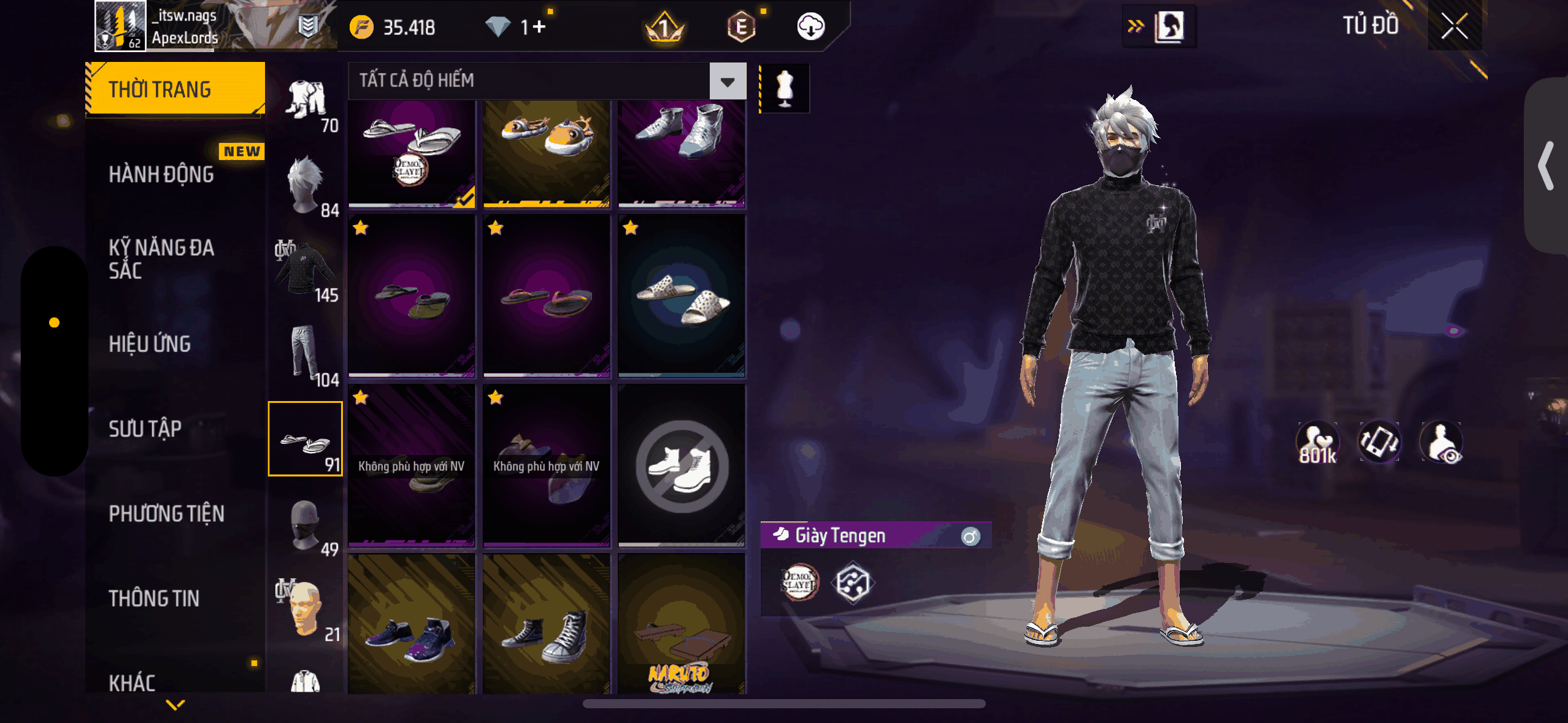The width and height of the screenshot is (1568, 723).
Task: Switch to the HÀNH ĐỘNG tab
Action: (161, 175)
